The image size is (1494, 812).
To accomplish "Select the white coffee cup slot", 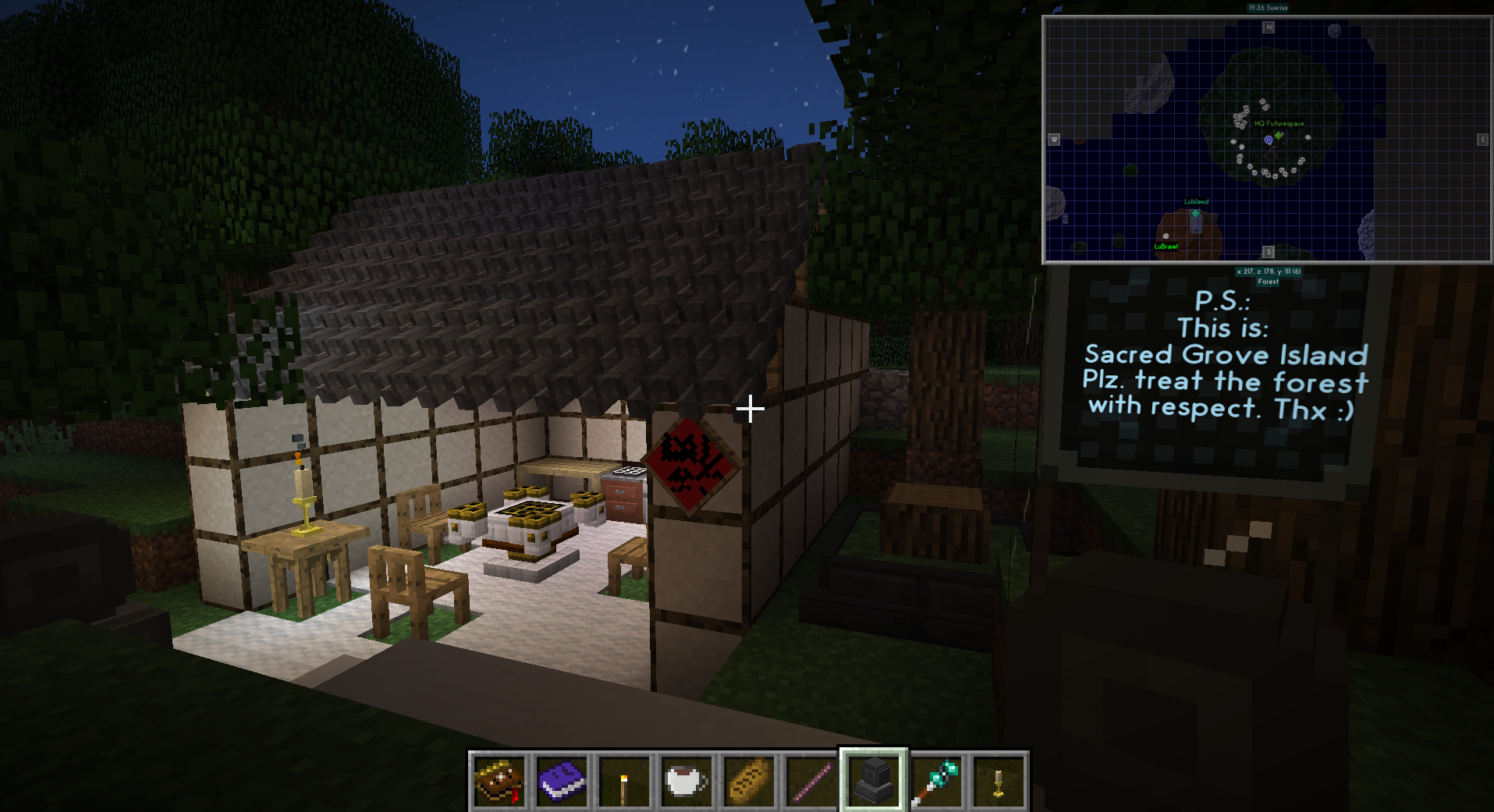I will point(687,781).
